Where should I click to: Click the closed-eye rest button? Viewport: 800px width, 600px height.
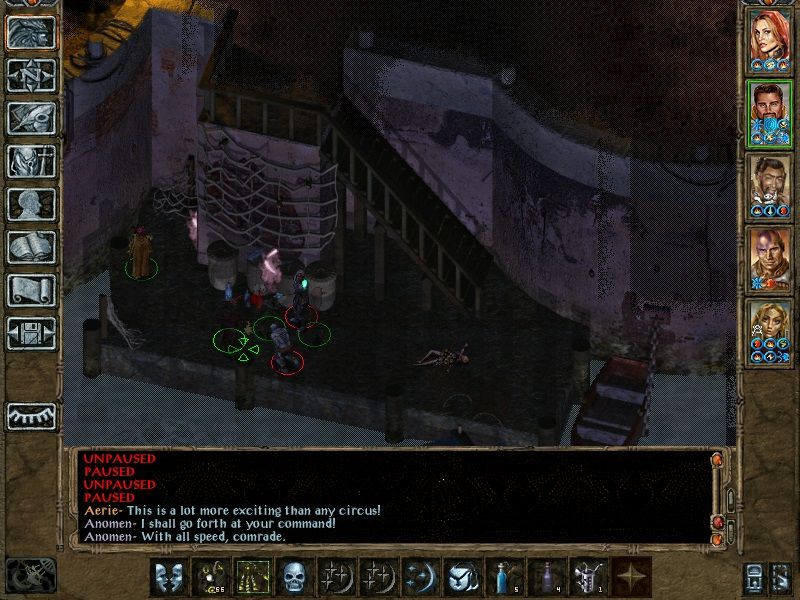tap(31, 416)
